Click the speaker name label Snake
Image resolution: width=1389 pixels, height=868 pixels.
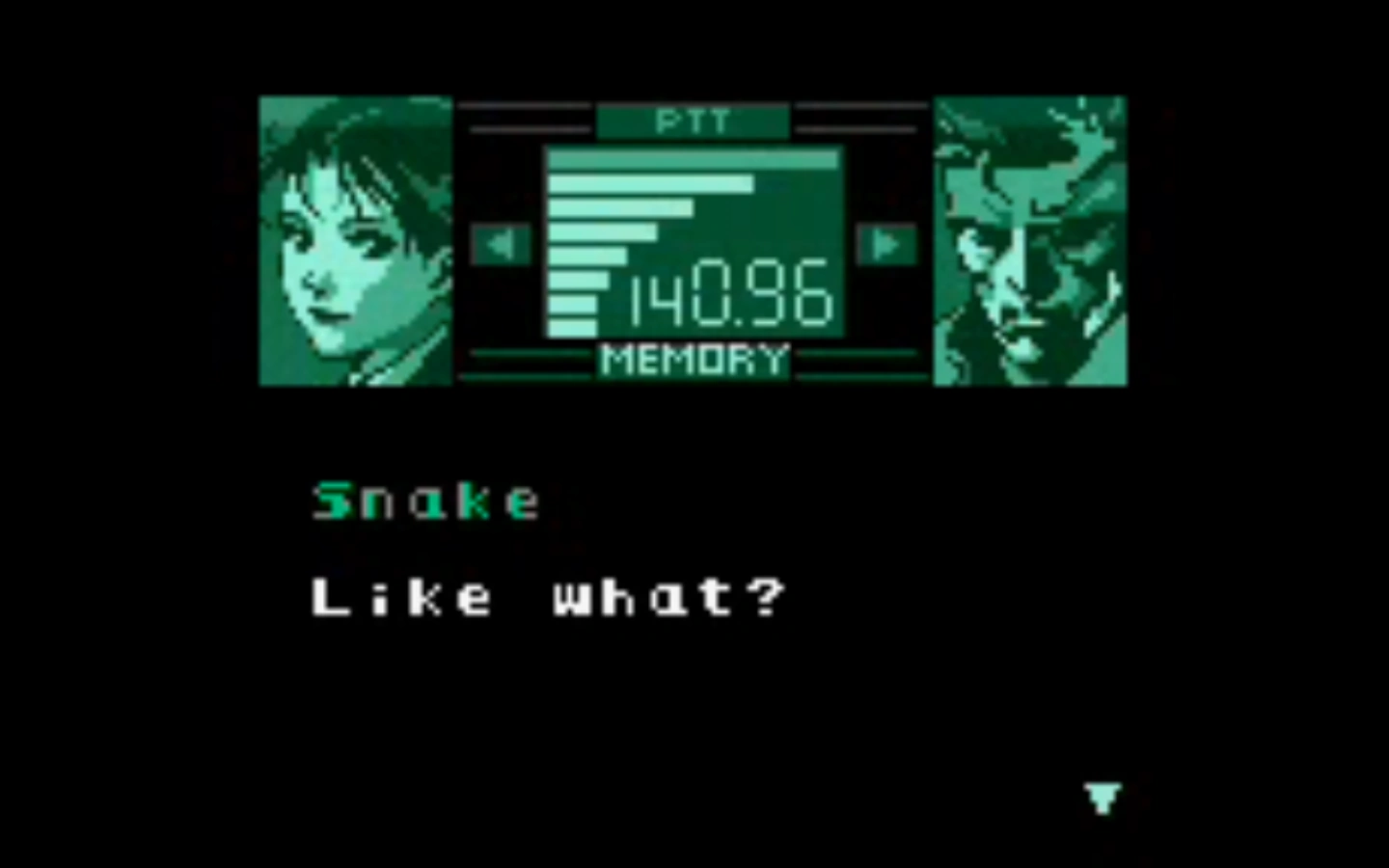[x=424, y=499]
